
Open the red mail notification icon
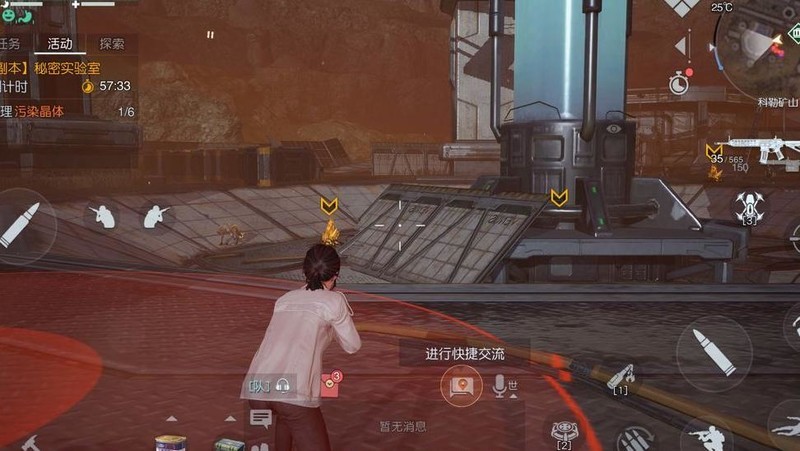click(x=329, y=385)
